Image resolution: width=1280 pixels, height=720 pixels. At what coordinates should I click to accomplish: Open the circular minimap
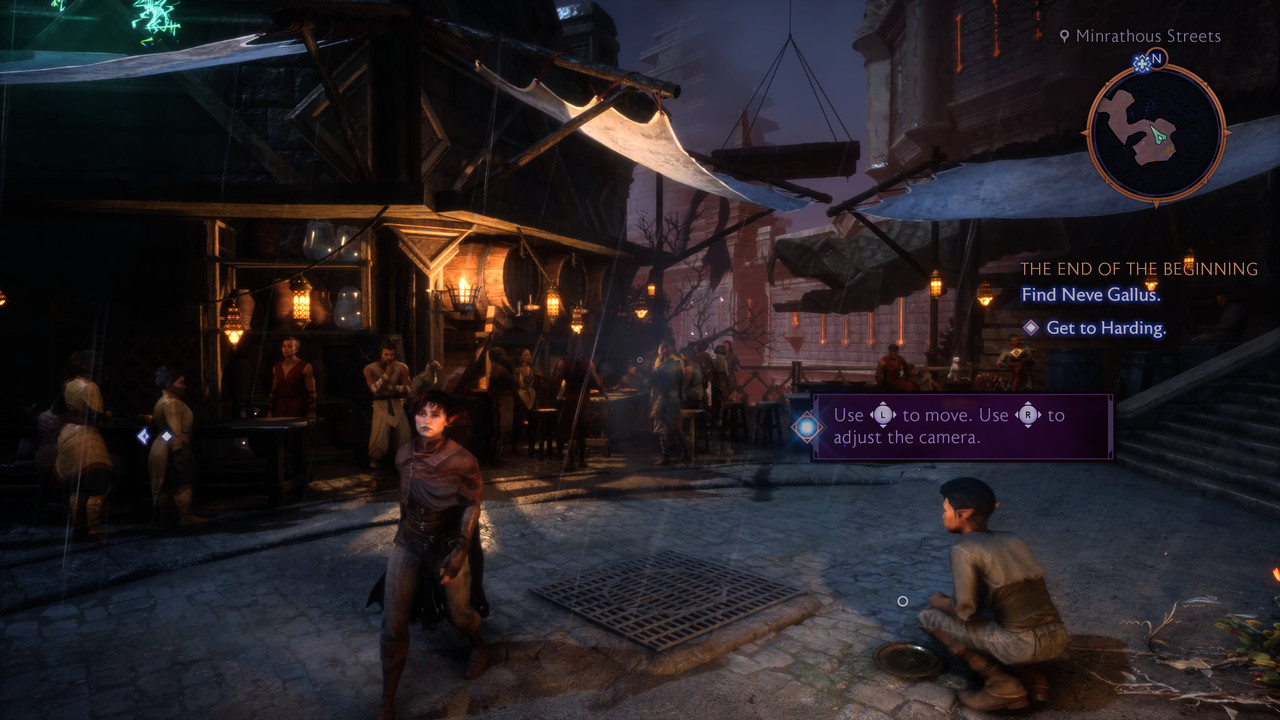coord(1156,134)
